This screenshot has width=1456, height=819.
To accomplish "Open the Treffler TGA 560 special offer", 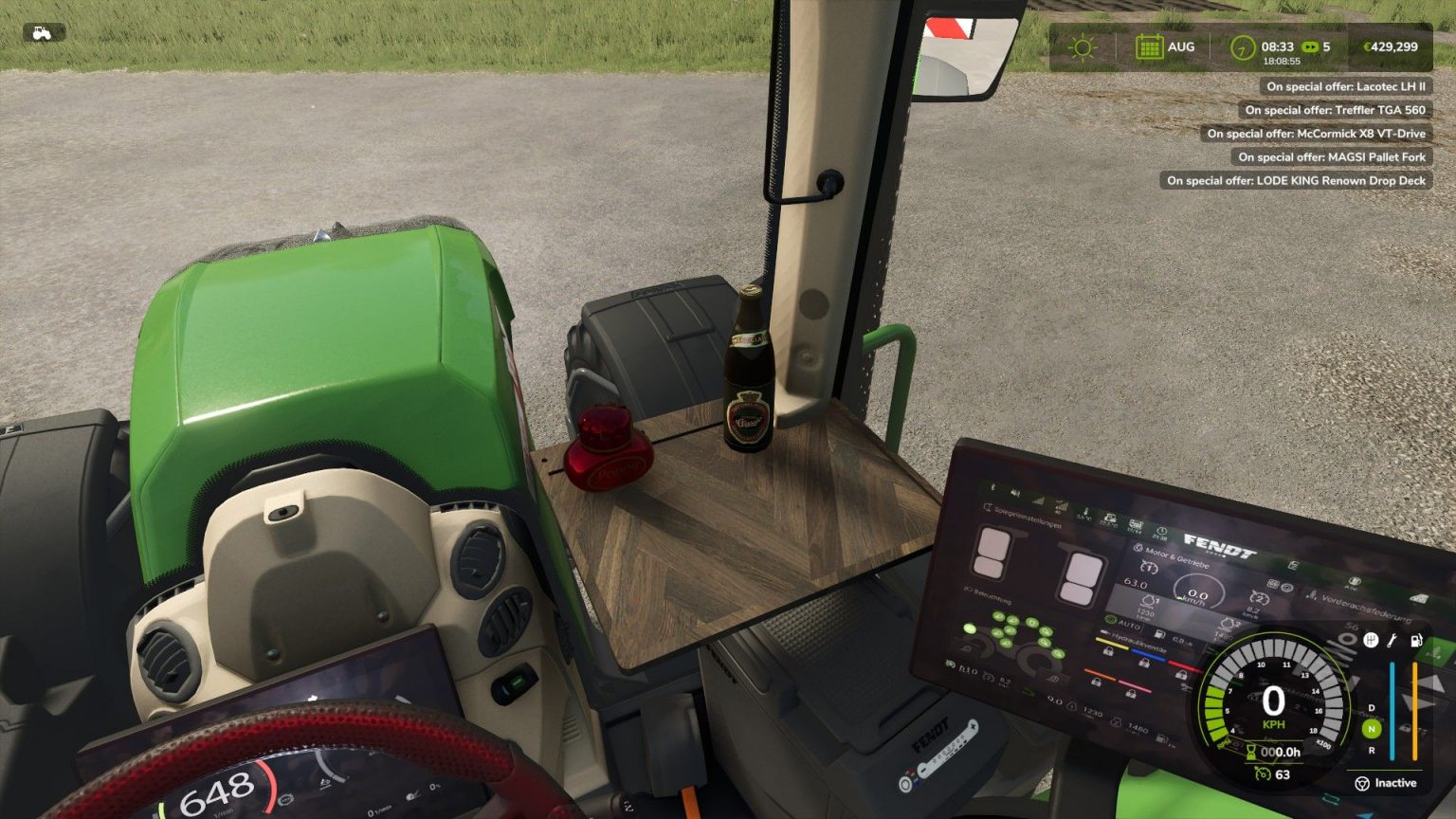I will point(1337,110).
